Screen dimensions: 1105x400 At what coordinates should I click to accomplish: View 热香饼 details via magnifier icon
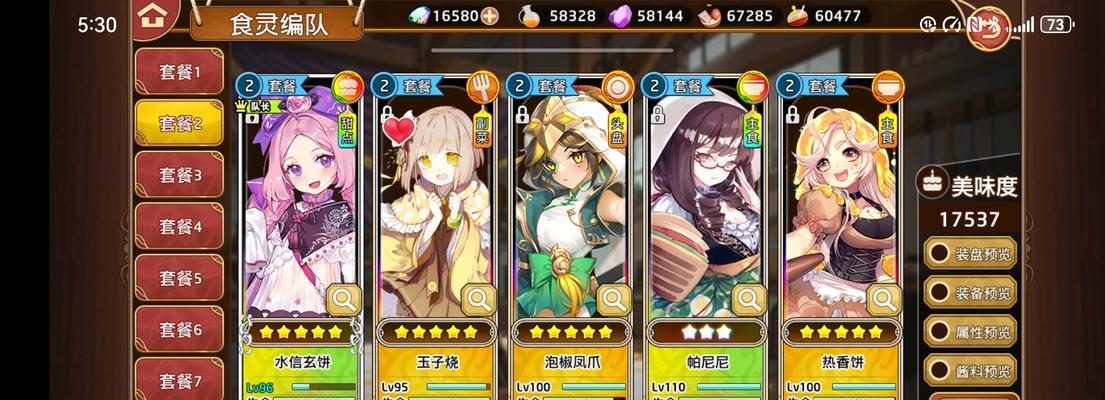click(x=883, y=298)
